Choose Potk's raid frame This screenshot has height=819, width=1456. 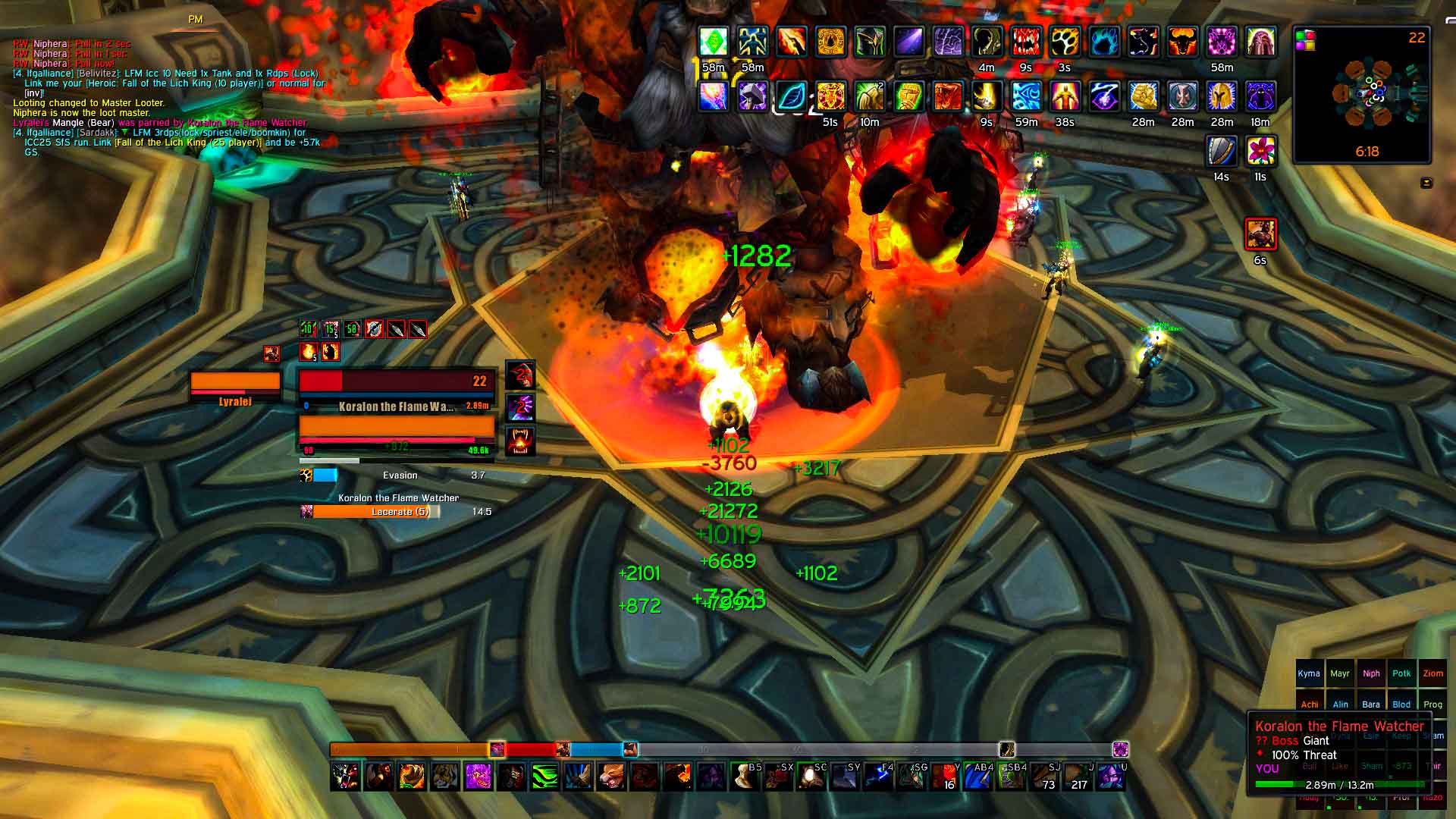pos(1401,673)
